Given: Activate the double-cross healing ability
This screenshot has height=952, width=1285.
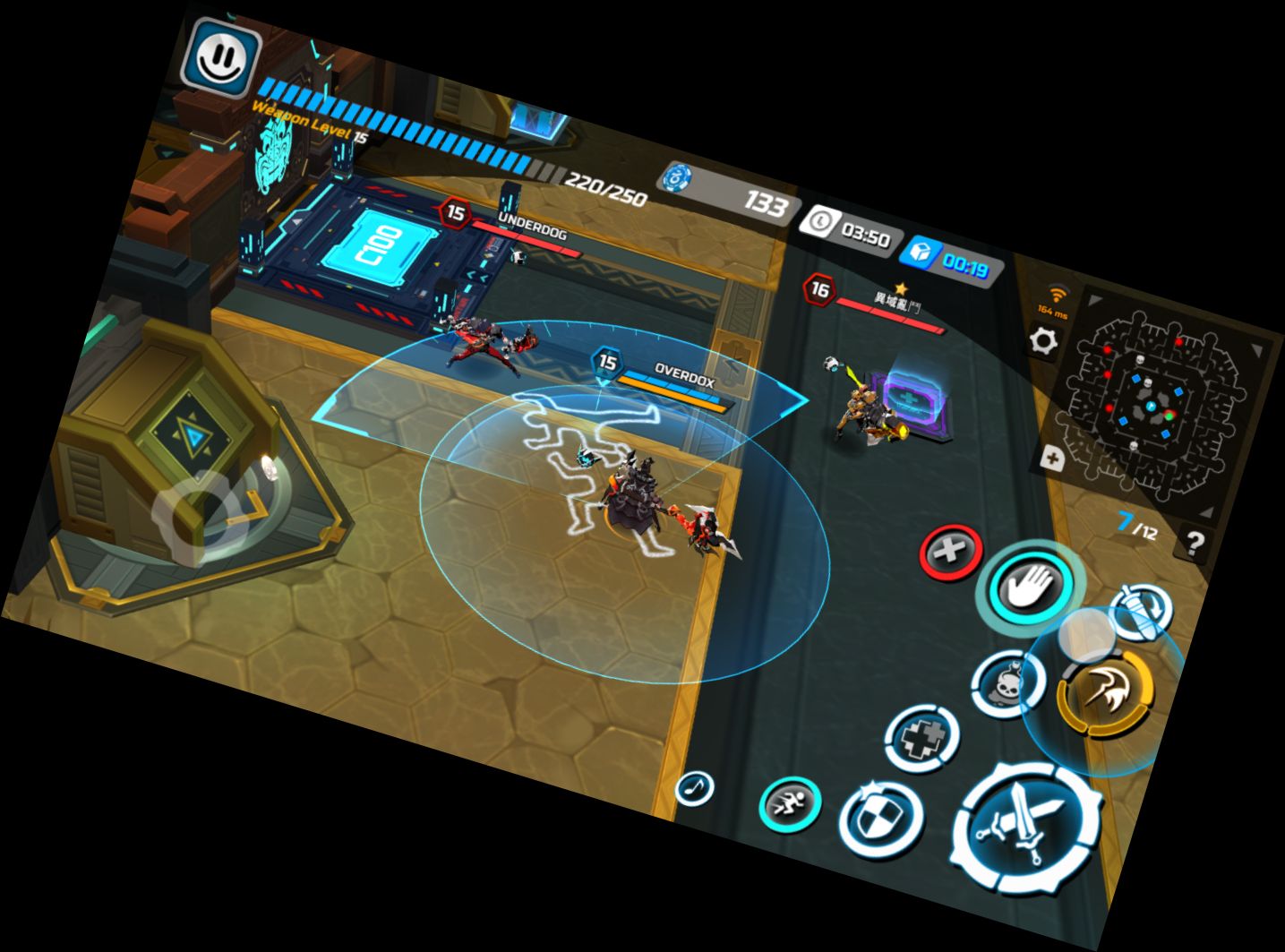Looking at the screenshot, I should pyautogui.click(x=921, y=738).
